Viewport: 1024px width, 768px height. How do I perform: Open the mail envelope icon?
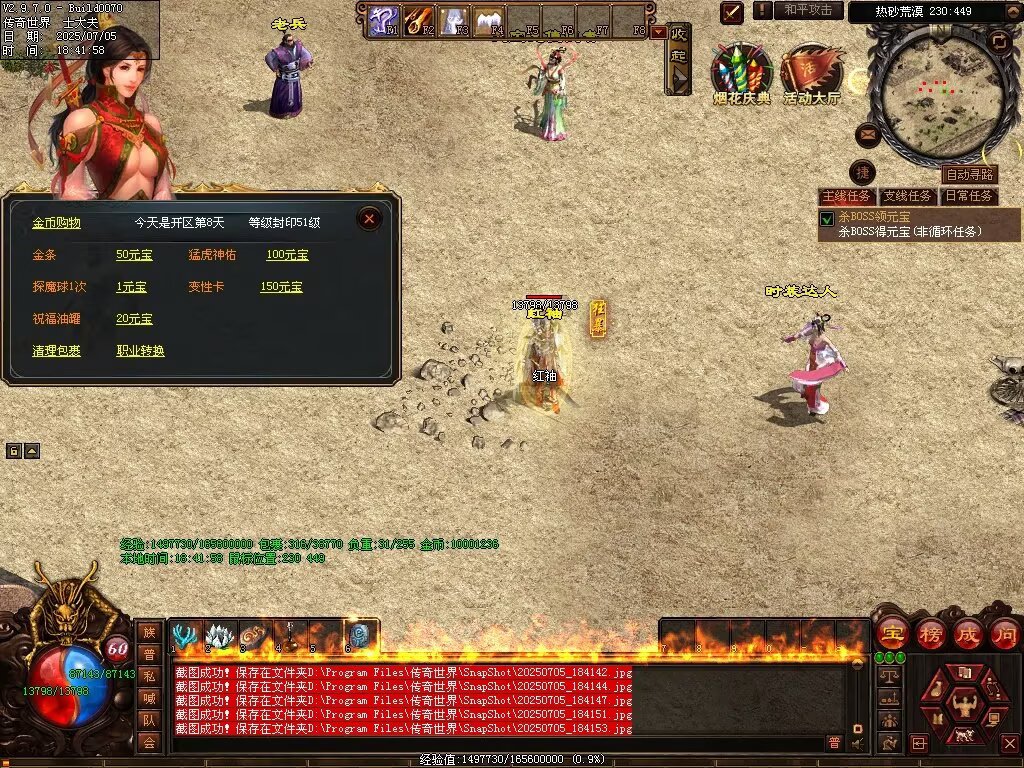[x=868, y=135]
